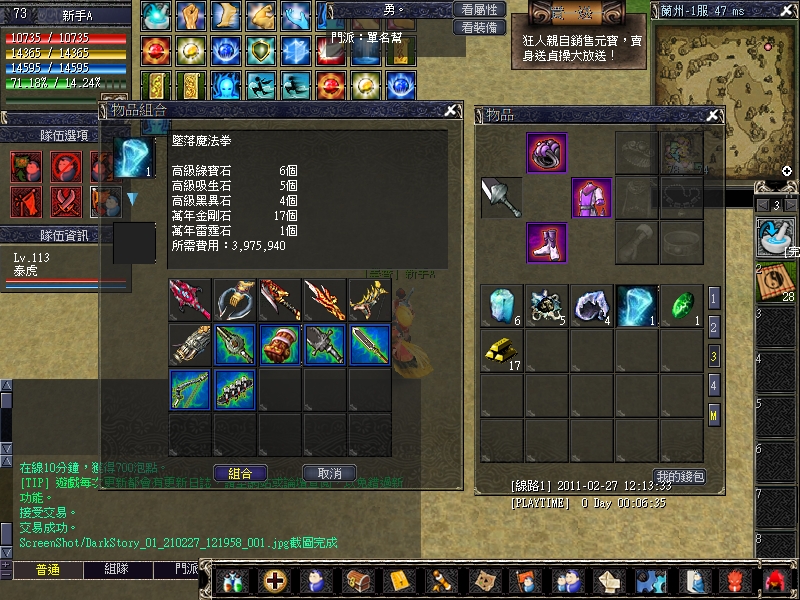
Task: Pick the green emerald gem in inventory
Action: pos(682,306)
